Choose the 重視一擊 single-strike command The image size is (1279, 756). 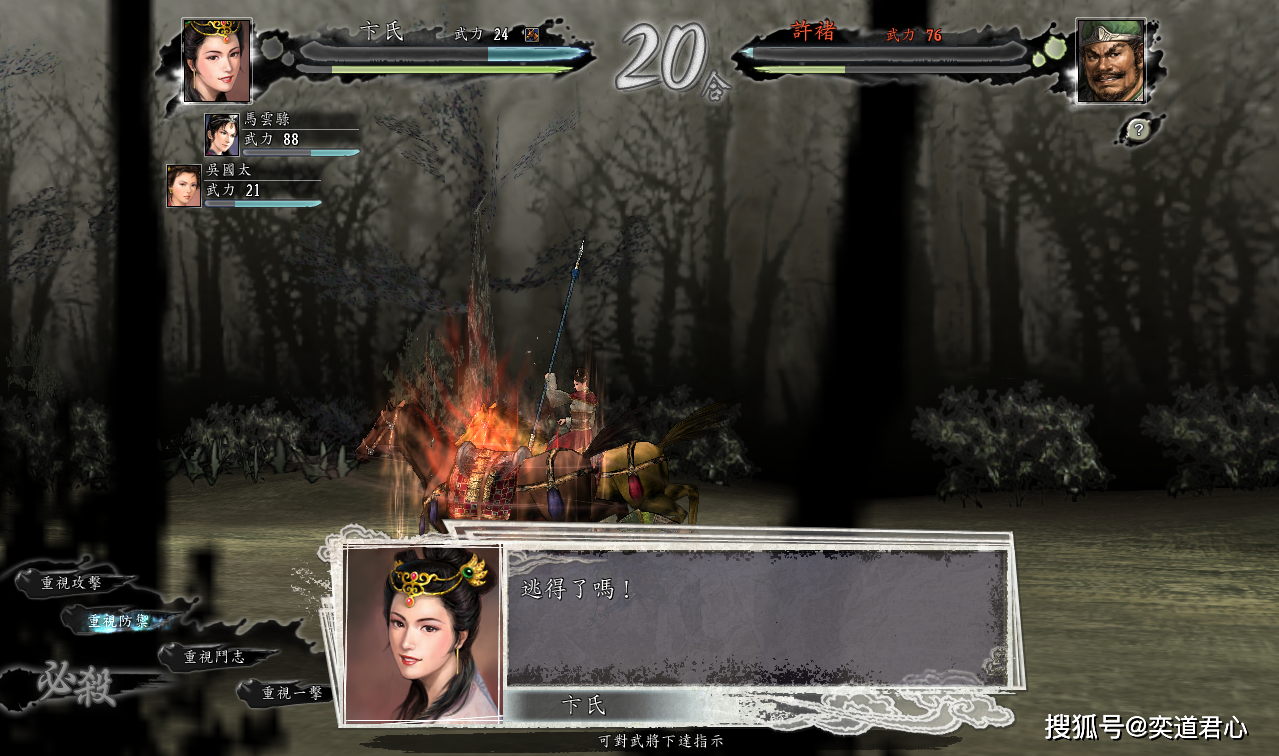point(291,692)
